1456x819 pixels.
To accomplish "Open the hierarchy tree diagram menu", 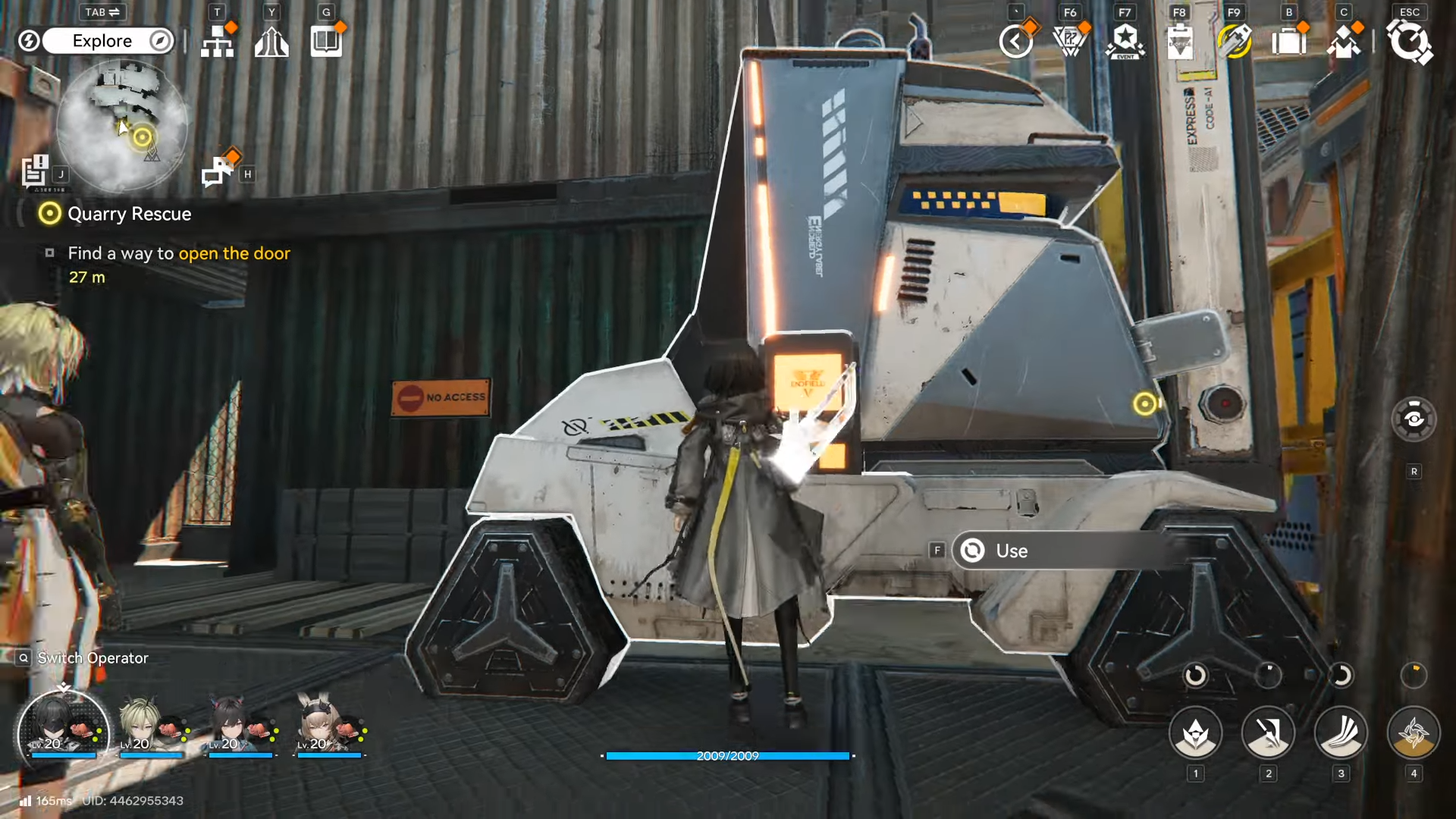I will (x=218, y=42).
